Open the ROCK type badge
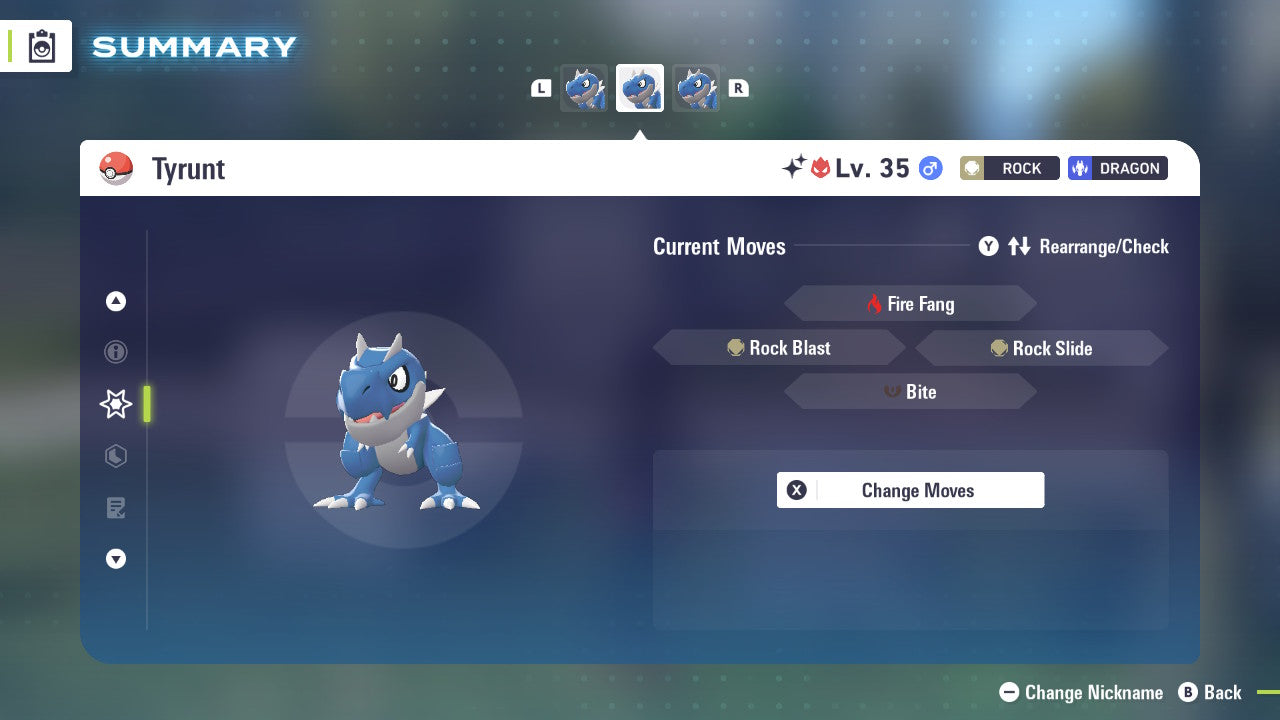Screen dimensions: 1280x720 pyautogui.click(x=1009, y=168)
